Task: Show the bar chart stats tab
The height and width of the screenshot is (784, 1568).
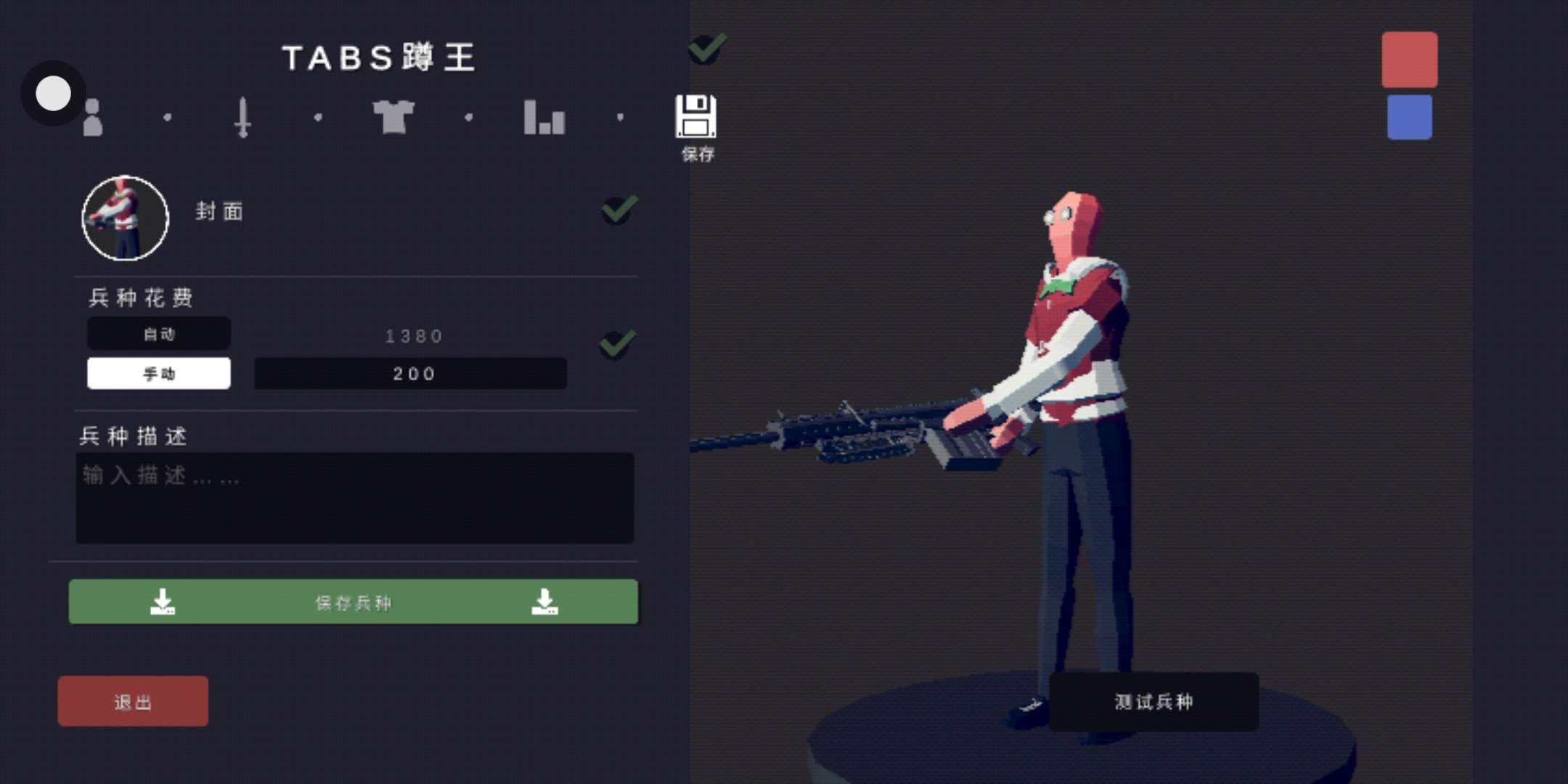Action: (544, 118)
